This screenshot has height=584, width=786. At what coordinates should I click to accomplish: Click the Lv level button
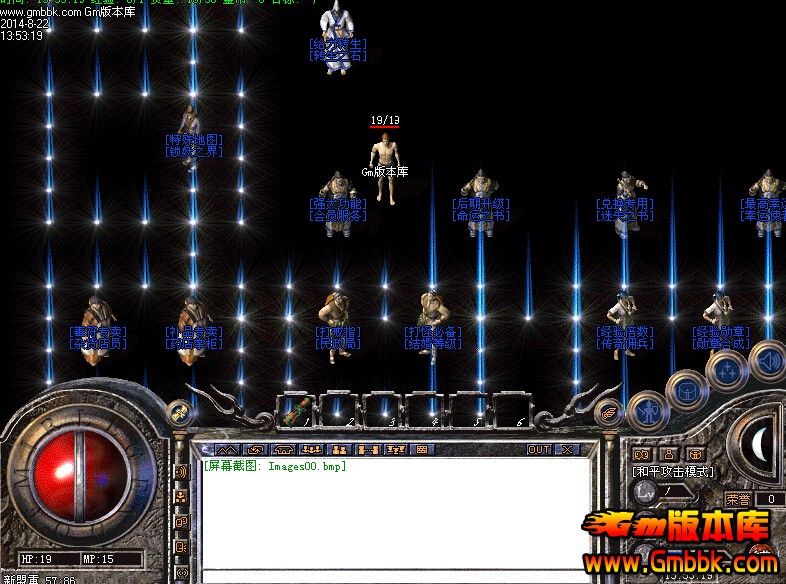(646, 492)
